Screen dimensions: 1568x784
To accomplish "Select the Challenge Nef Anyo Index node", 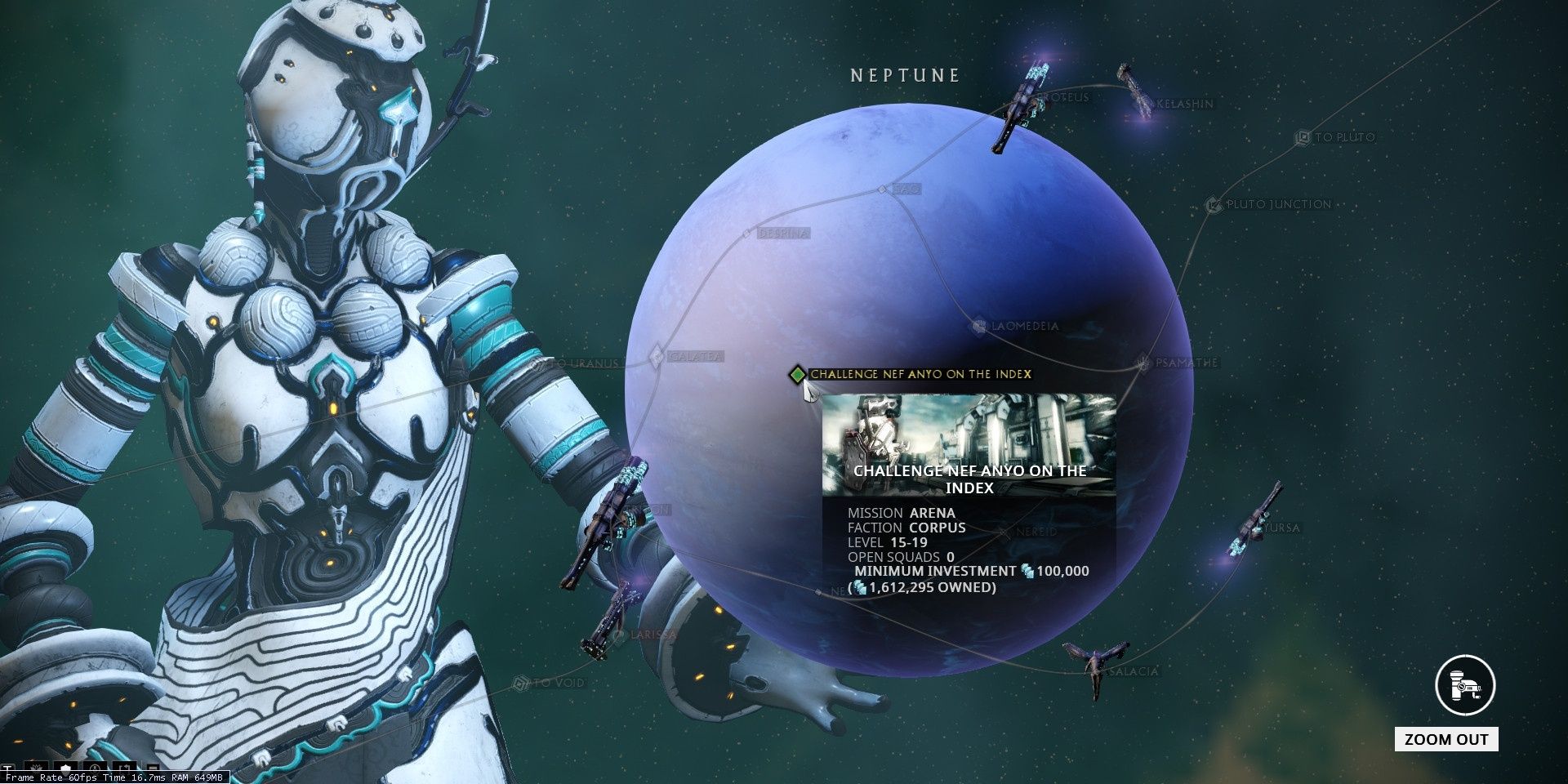I will click(x=797, y=375).
